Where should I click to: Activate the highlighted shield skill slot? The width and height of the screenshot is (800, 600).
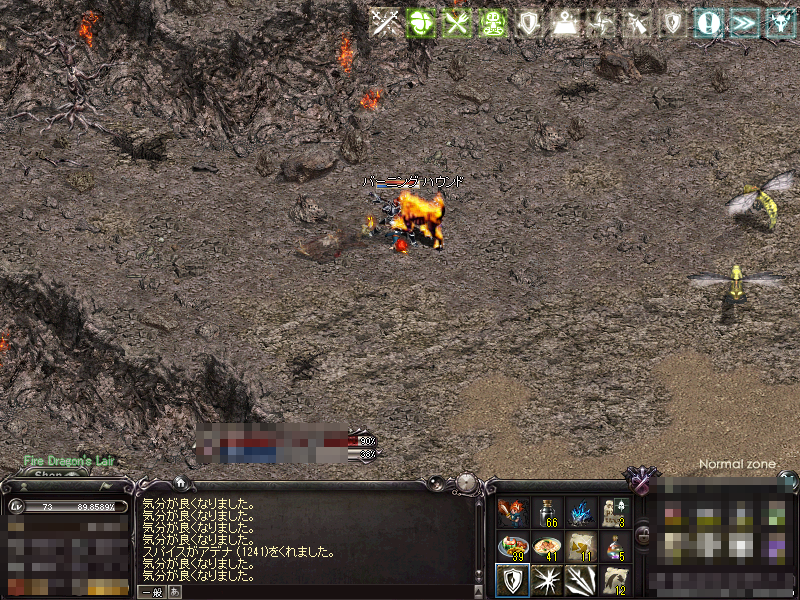pyautogui.click(x=513, y=579)
